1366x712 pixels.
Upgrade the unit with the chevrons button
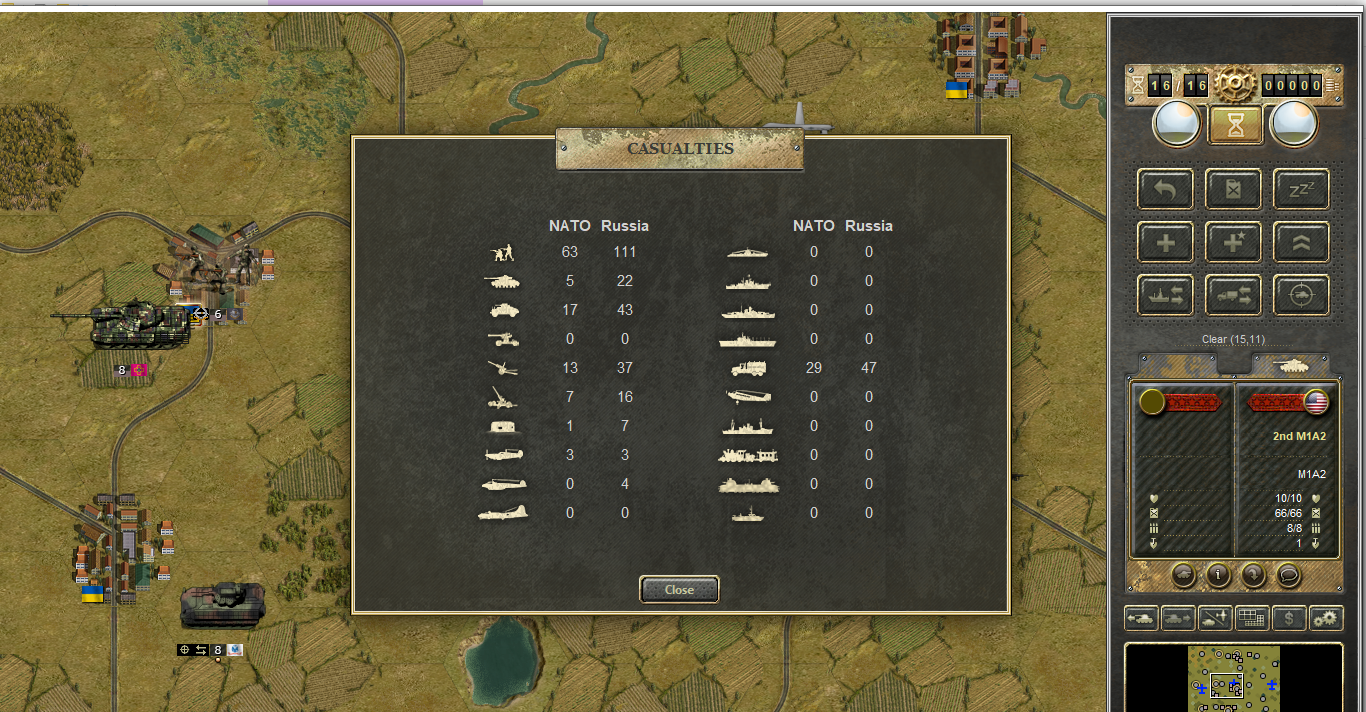tap(1301, 242)
